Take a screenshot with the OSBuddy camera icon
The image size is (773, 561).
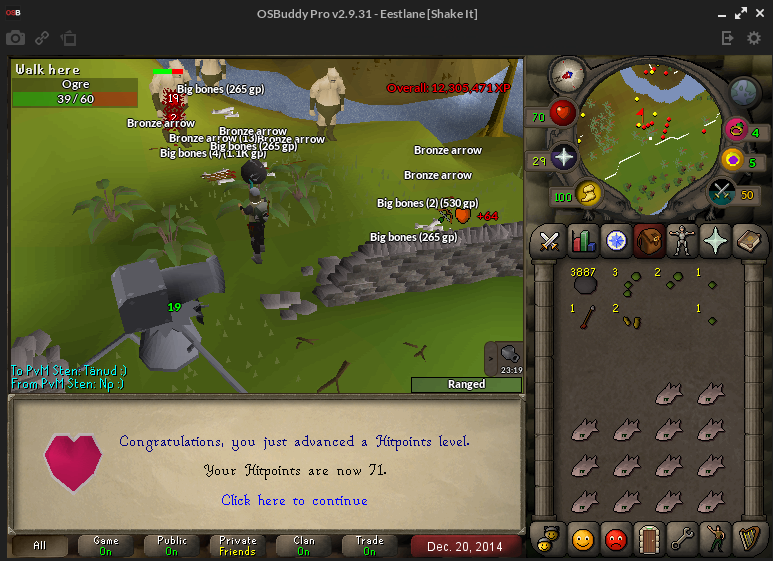pos(16,38)
